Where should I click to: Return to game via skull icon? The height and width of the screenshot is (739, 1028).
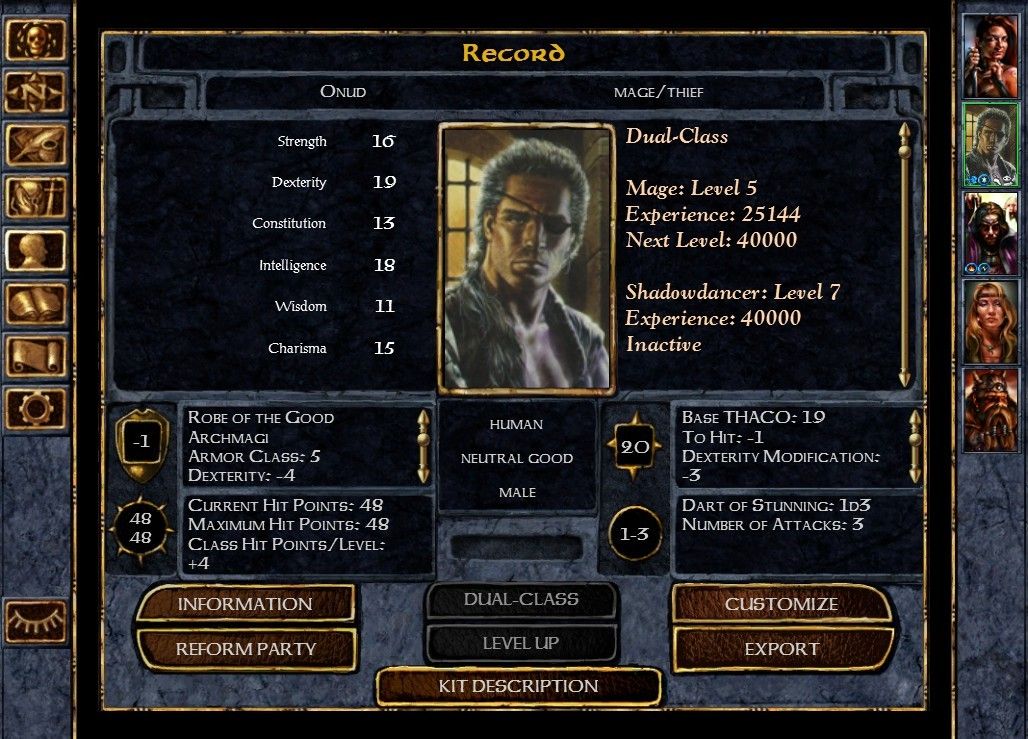pos(36,40)
